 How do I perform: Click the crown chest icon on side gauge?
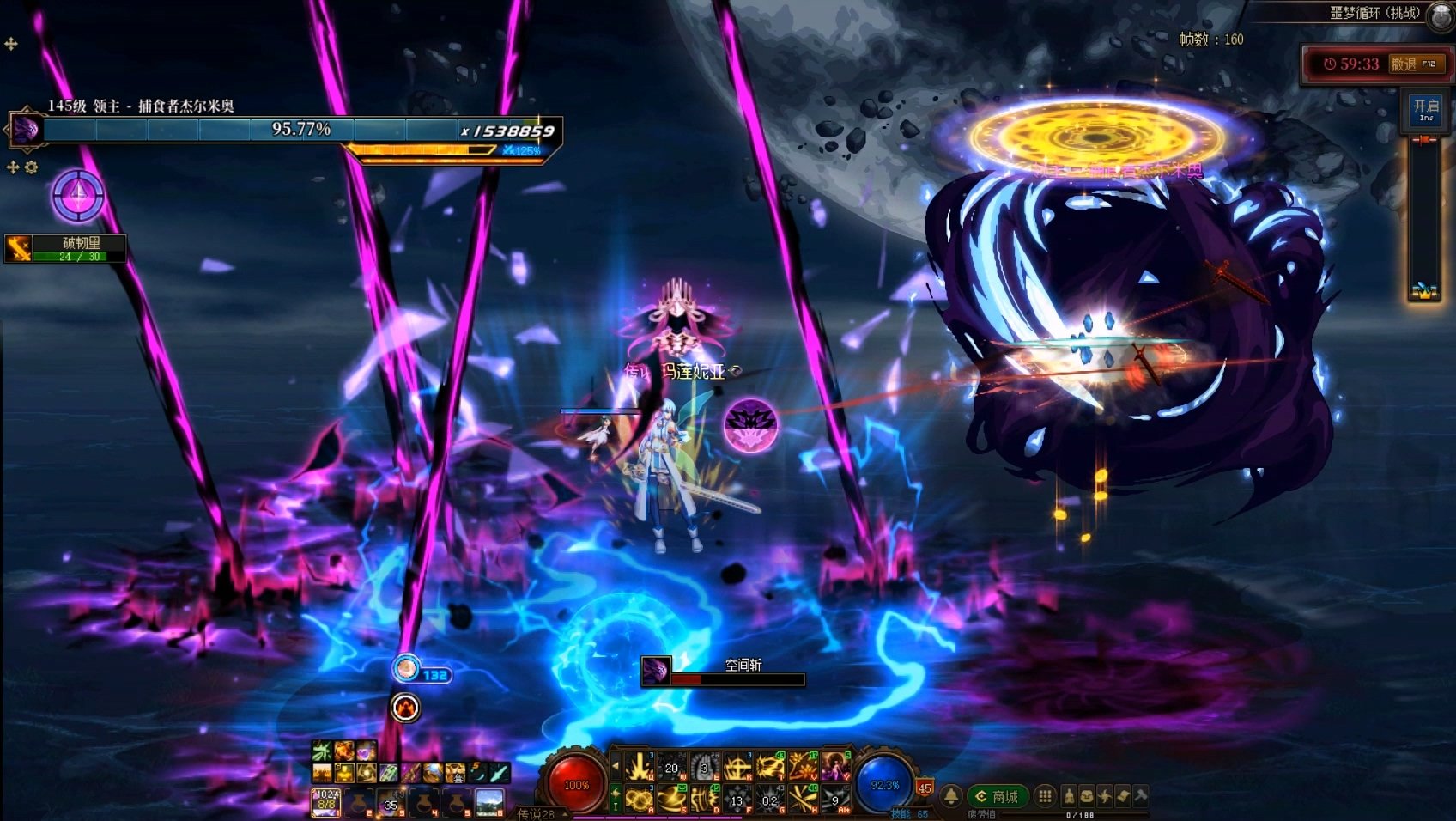point(1423,291)
